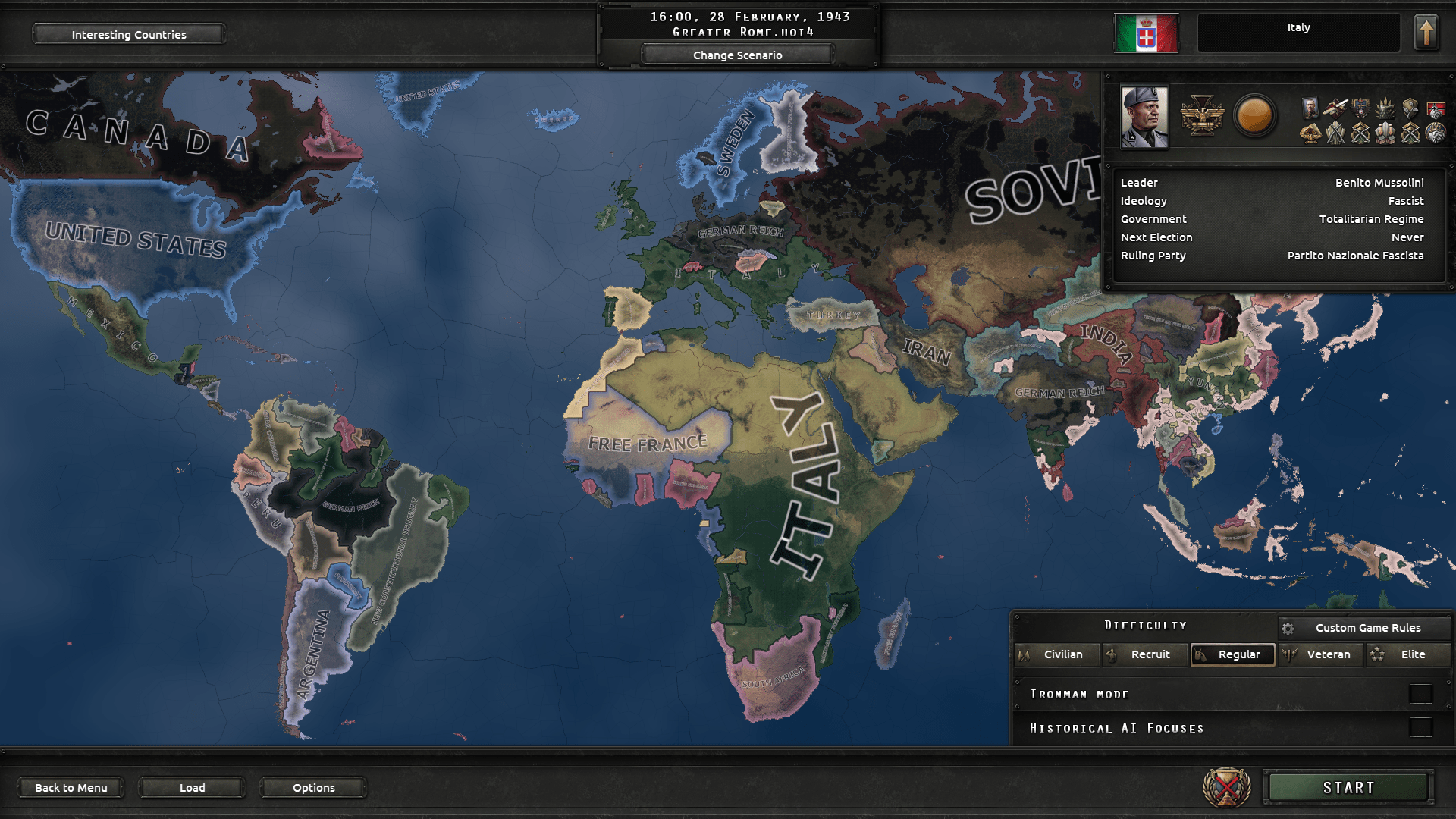Image resolution: width=1456 pixels, height=819 pixels.
Task: Open the Change Scenario selector
Action: 737,55
